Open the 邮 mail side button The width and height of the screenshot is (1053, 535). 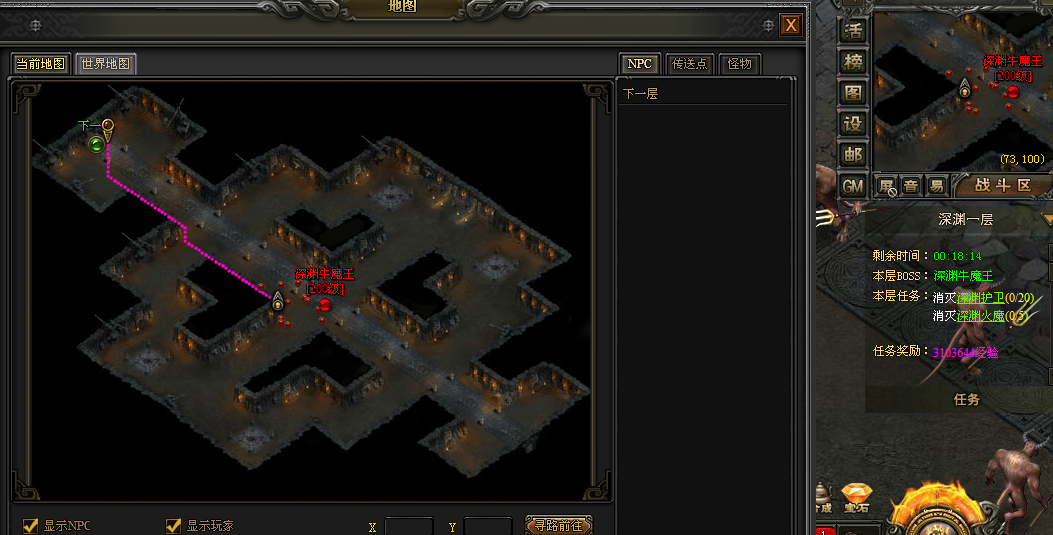point(853,155)
